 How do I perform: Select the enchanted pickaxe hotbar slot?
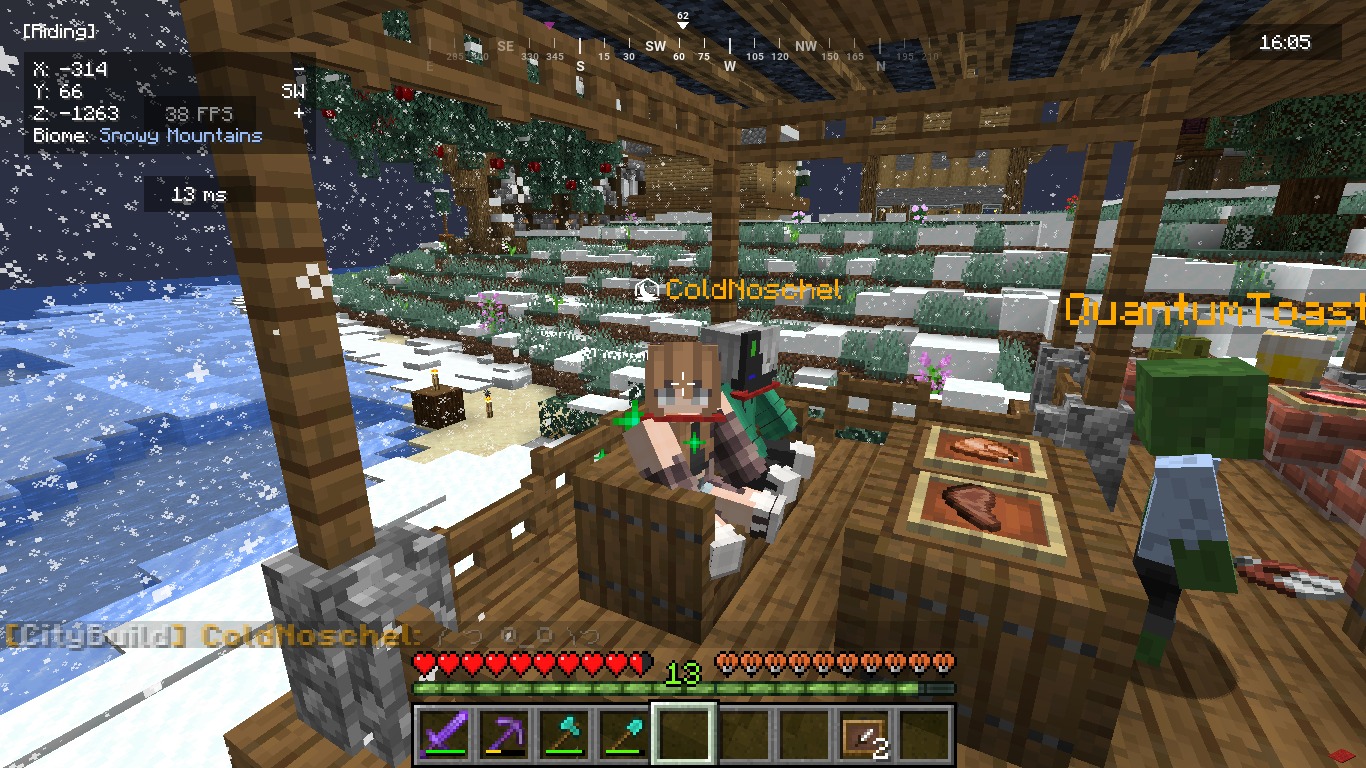pos(504,735)
